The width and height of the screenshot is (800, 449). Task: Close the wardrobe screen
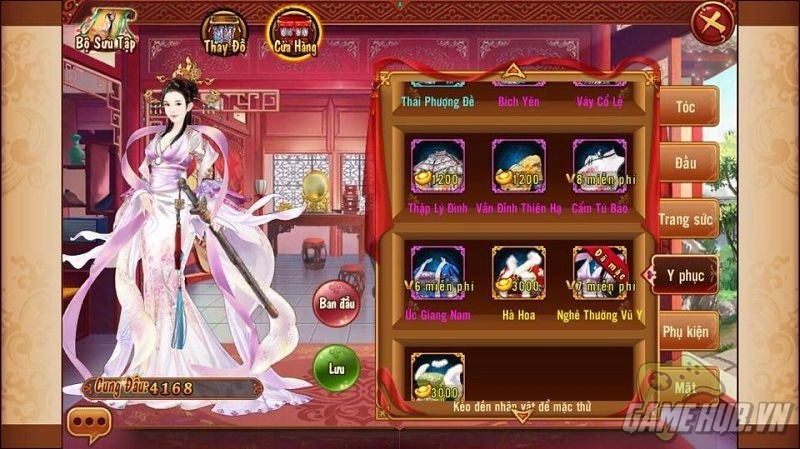[713, 22]
